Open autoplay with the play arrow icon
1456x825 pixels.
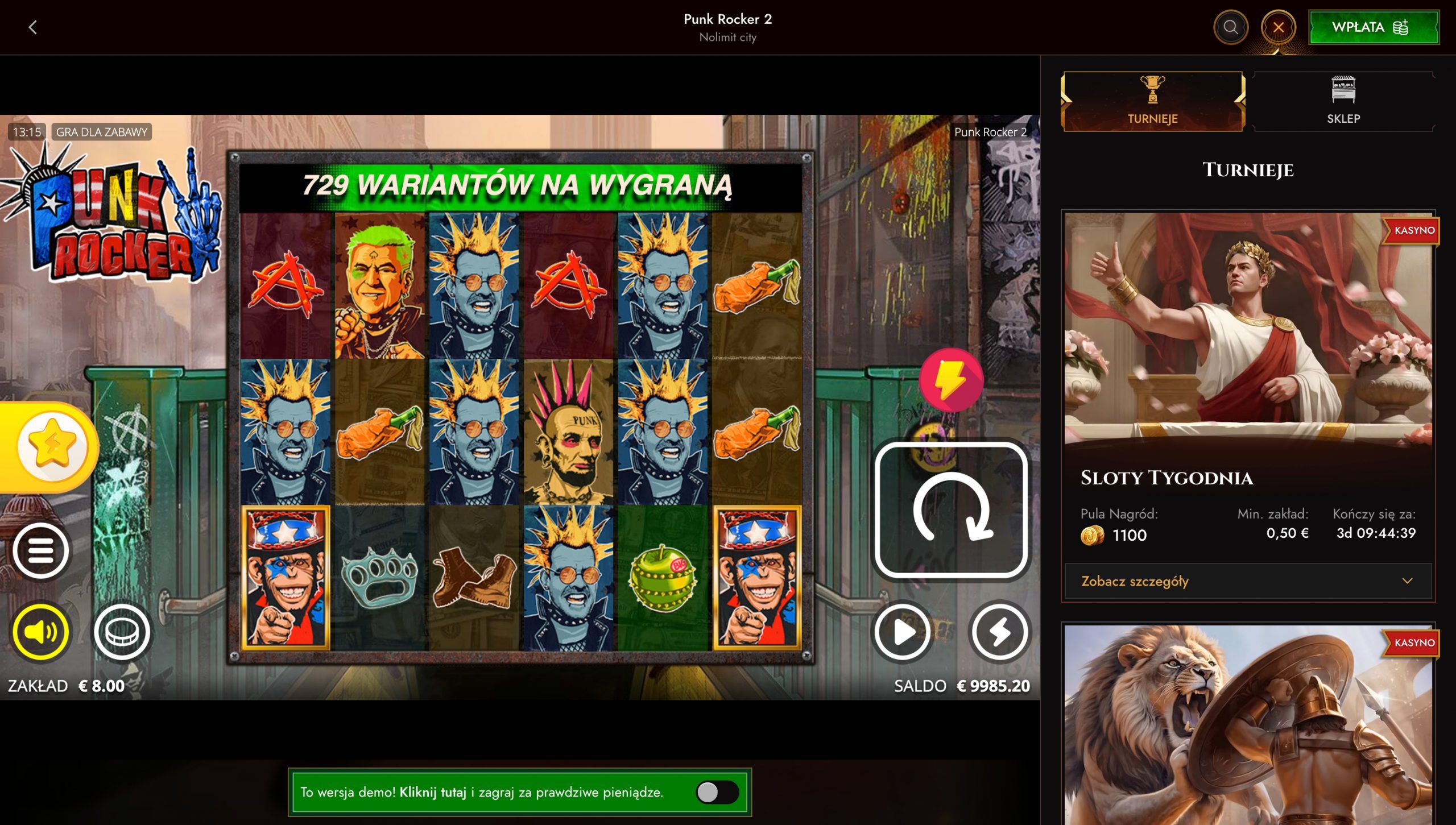click(901, 631)
